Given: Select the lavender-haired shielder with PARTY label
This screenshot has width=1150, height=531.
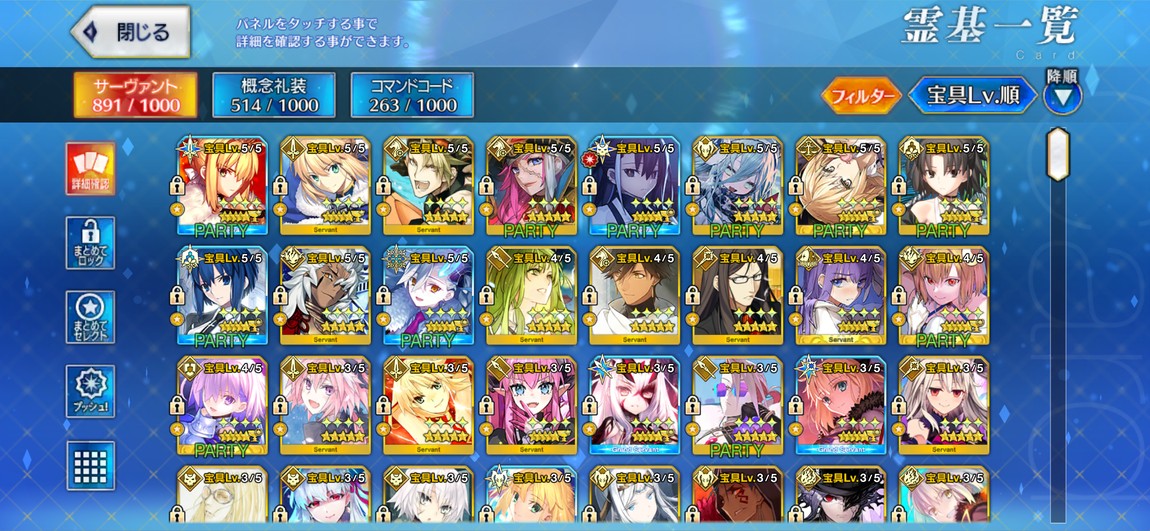Looking at the screenshot, I should pyautogui.click(x=222, y=406).
